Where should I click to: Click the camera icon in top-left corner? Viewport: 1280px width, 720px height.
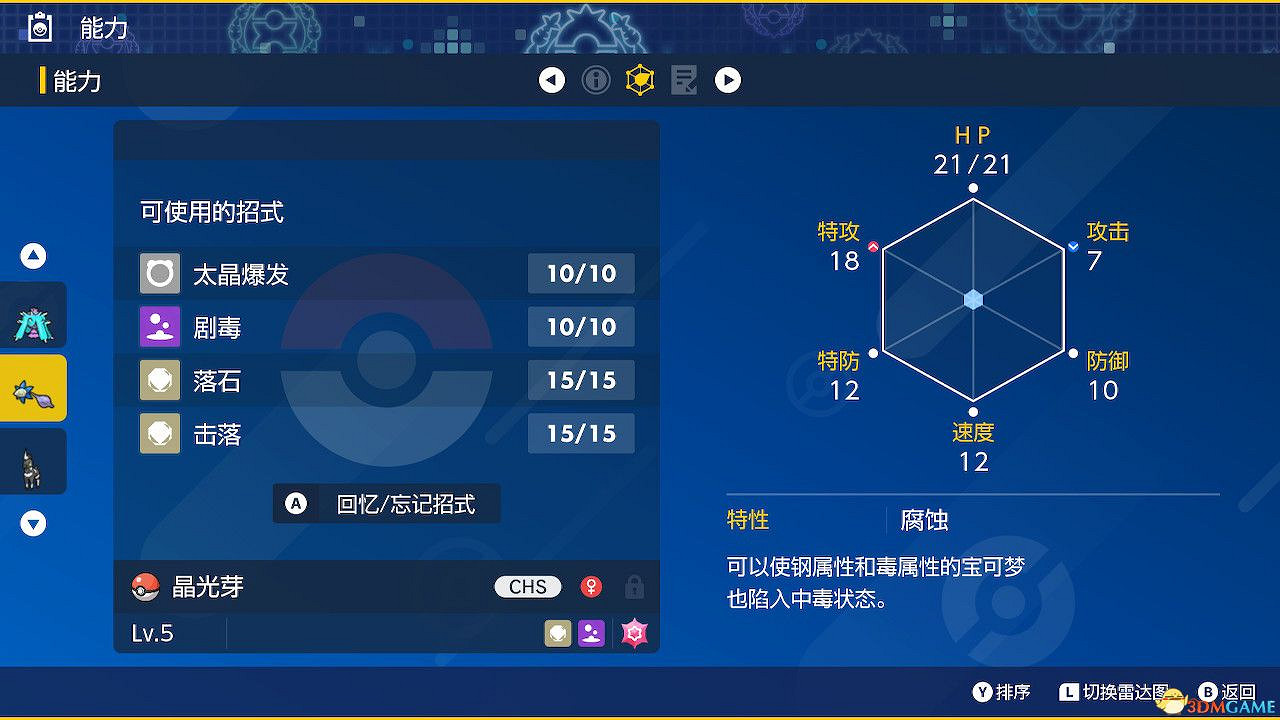click(39, 28)
